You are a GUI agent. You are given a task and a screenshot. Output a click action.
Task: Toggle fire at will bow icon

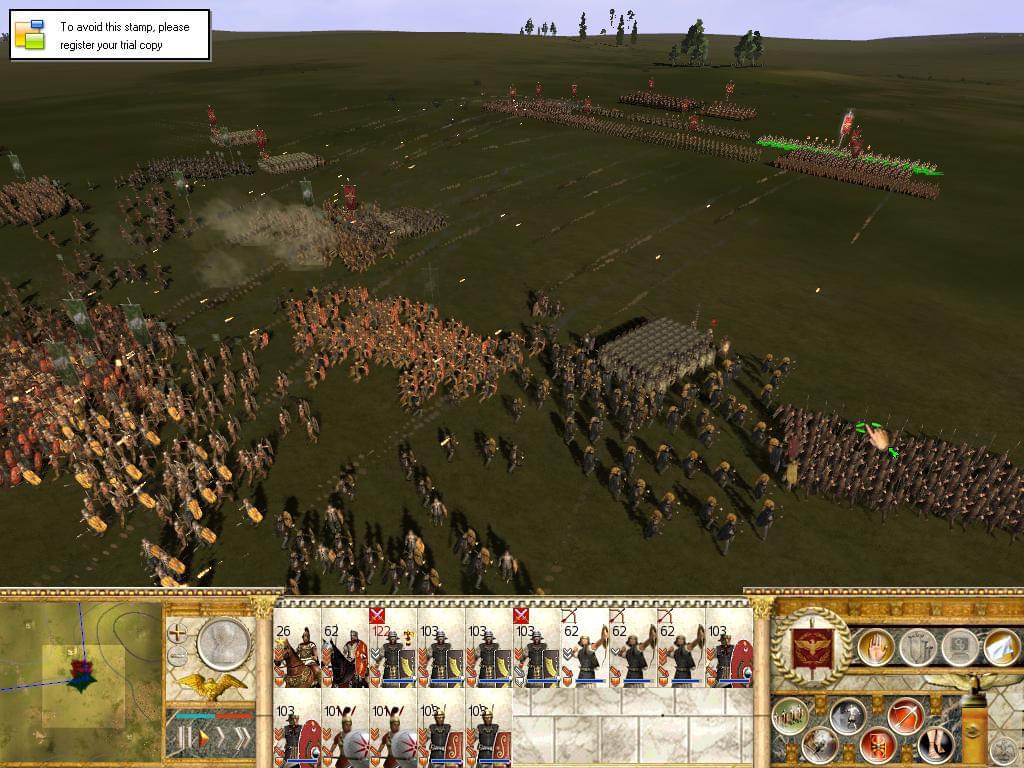coord(906,715)
